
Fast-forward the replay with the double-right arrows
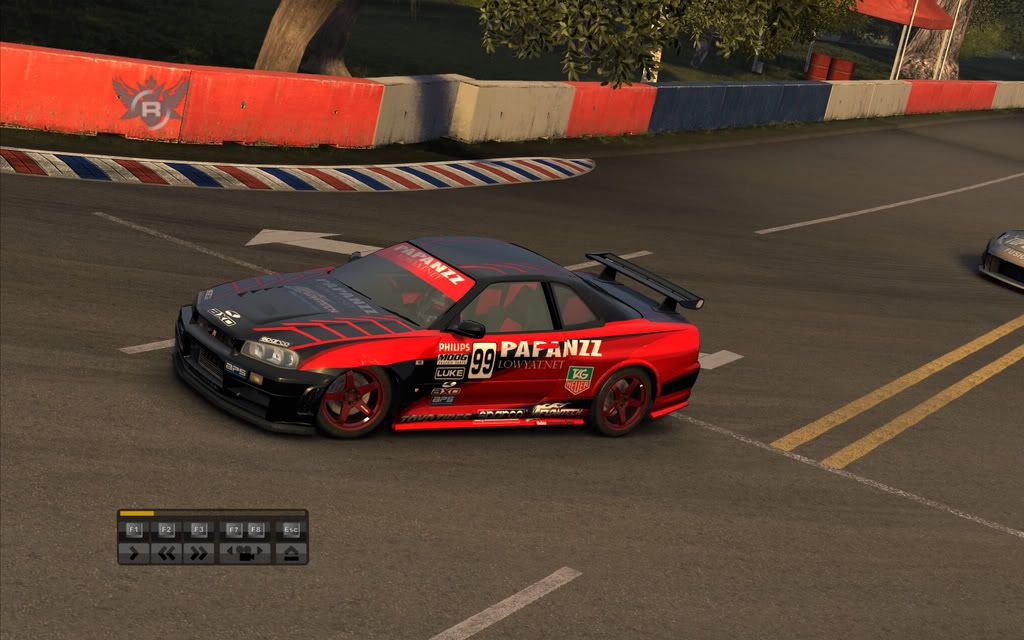coord(198,552)
